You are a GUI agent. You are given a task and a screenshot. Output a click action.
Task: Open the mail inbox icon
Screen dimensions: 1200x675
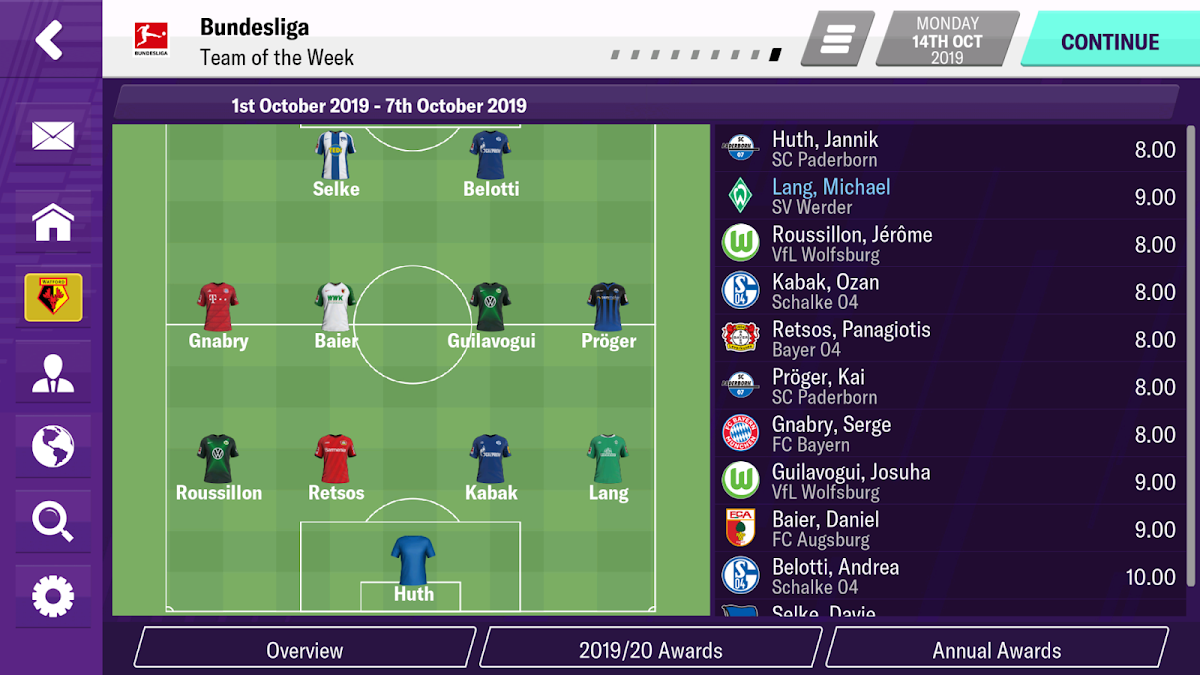52,136
